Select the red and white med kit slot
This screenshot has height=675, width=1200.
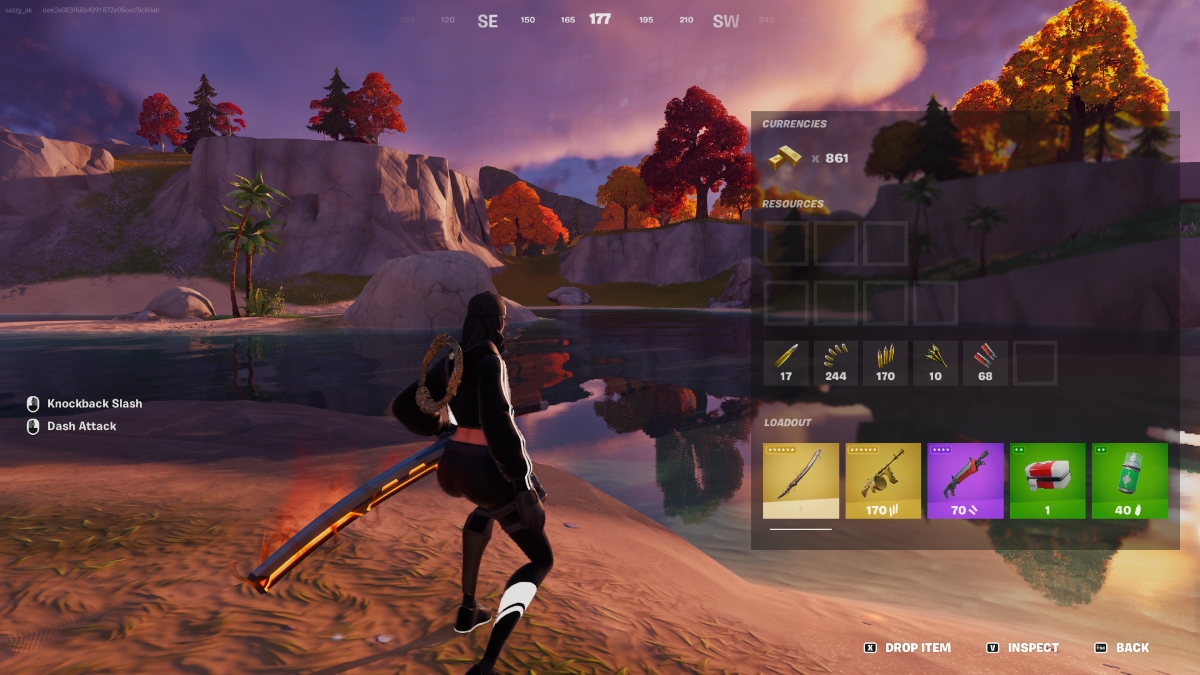click(1047, 481)
